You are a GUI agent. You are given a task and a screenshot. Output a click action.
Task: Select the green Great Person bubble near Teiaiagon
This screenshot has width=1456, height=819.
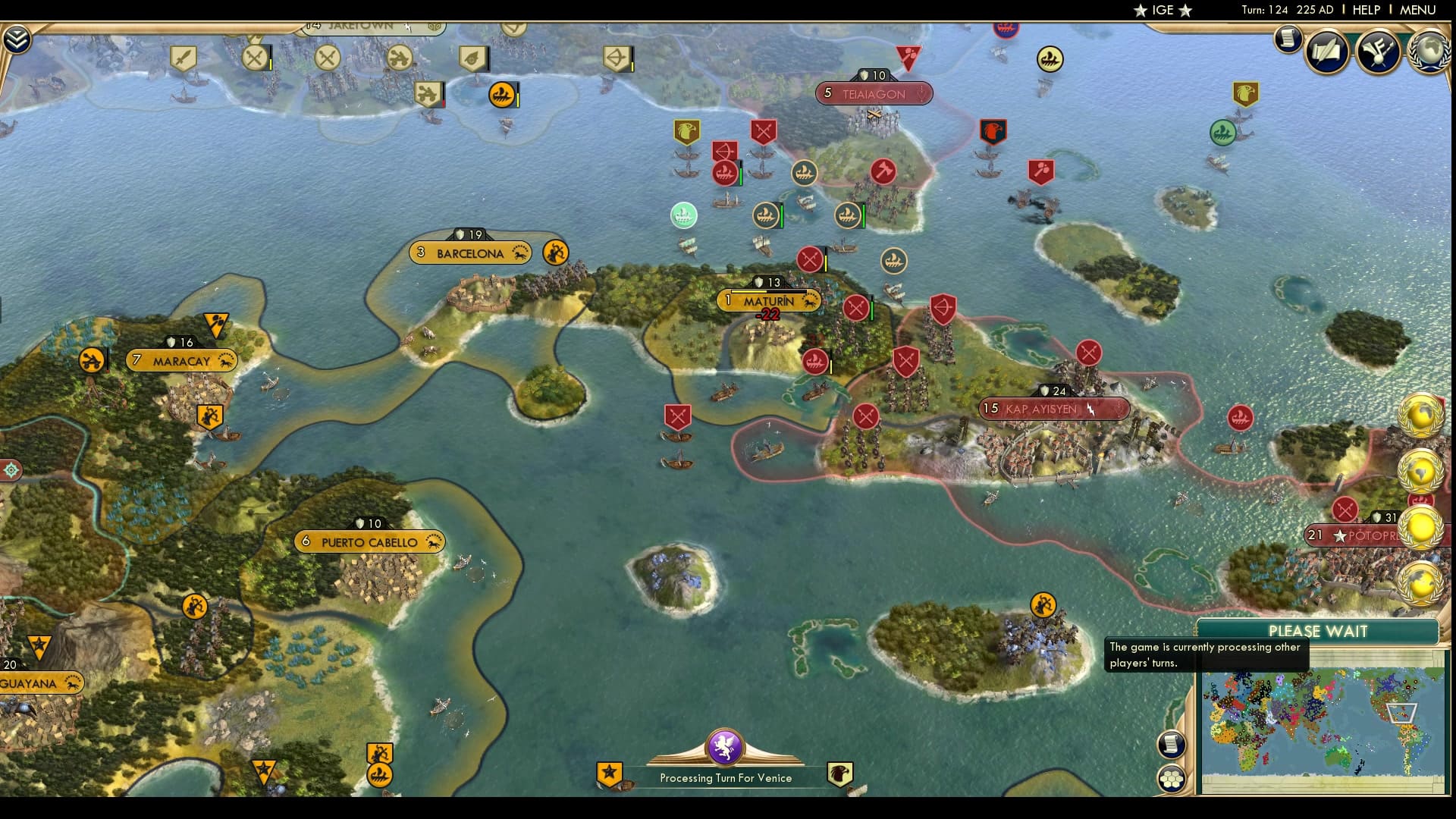[685, 215]
